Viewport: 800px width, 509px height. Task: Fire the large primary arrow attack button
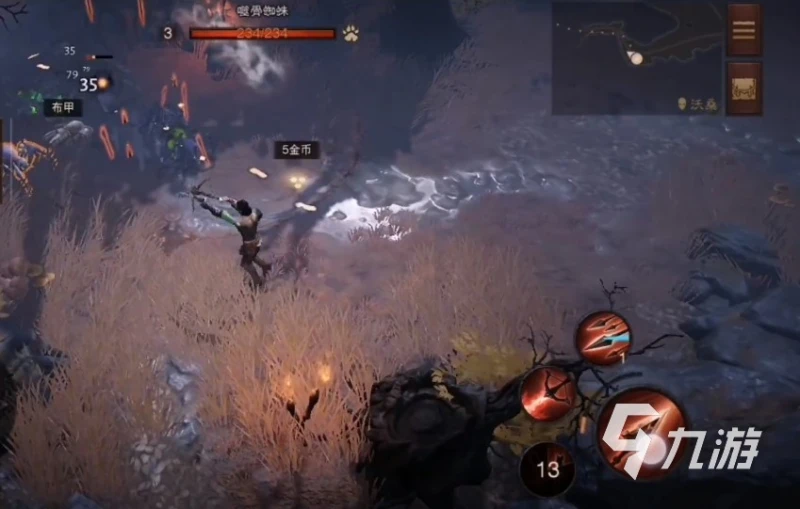click(642, 433)
